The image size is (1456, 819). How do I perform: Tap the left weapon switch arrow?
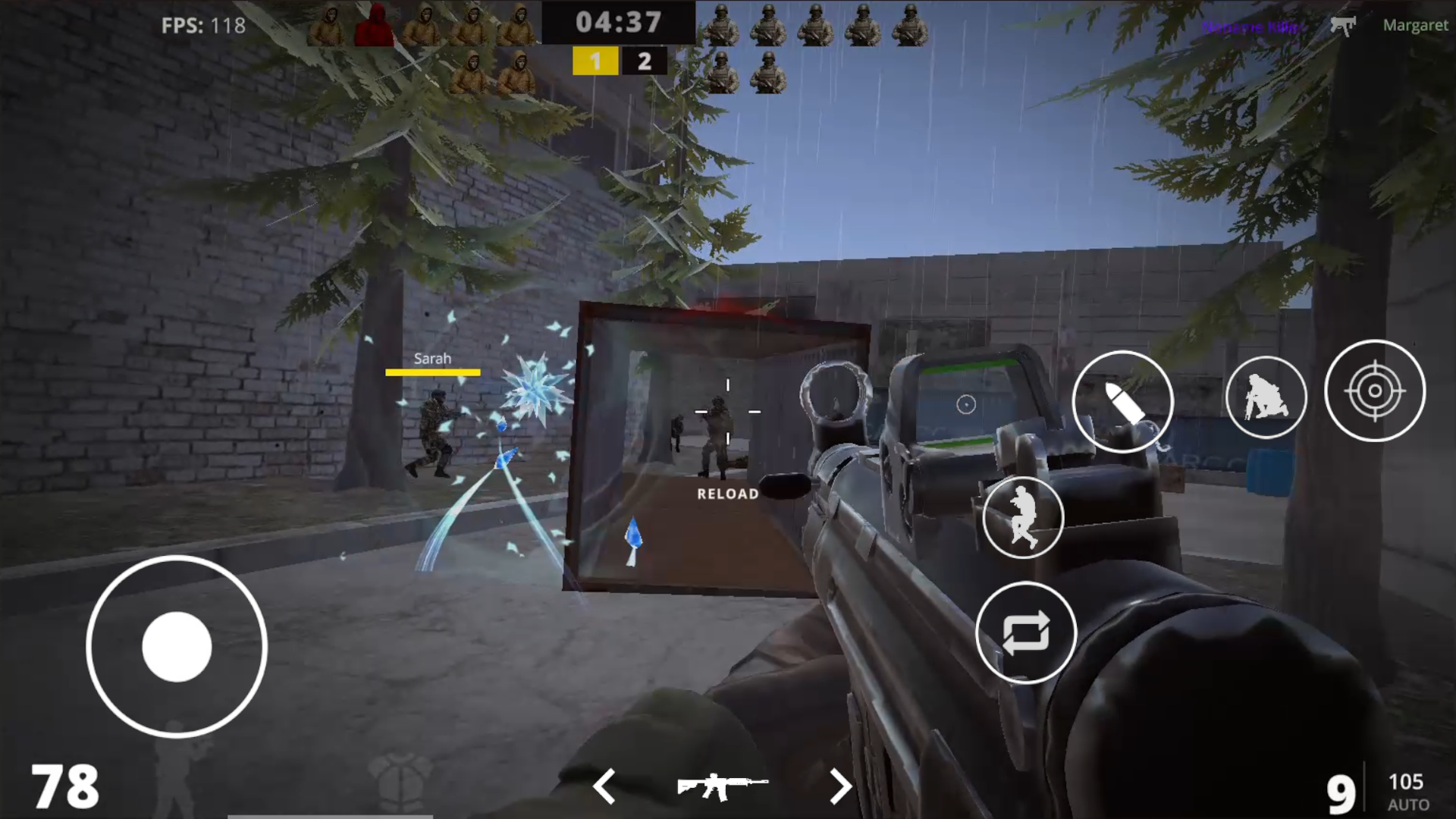point(604,787)
